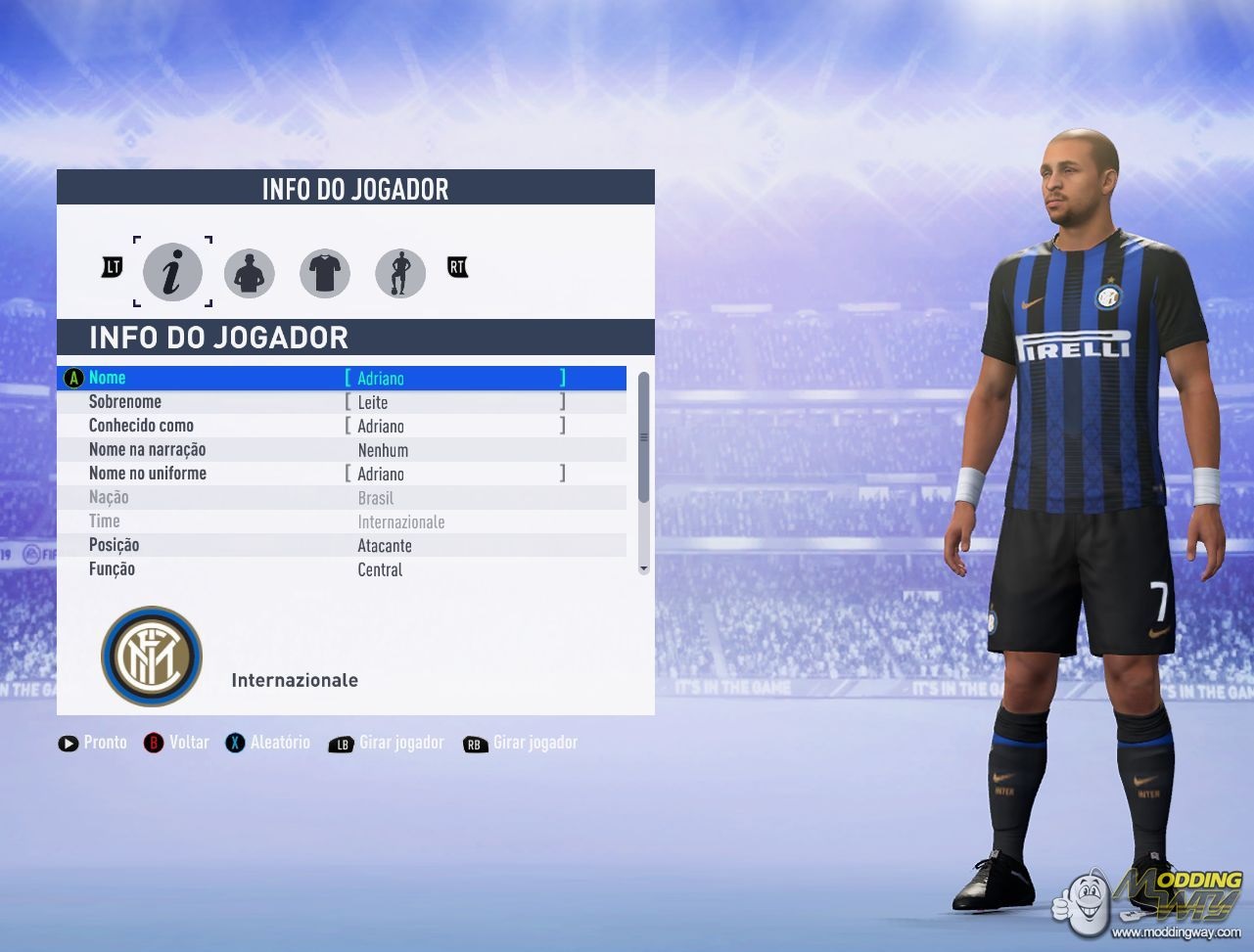Click Pronto to confirm changes
Viewport: 1254px width, 952px height.
tap(92, 743)
